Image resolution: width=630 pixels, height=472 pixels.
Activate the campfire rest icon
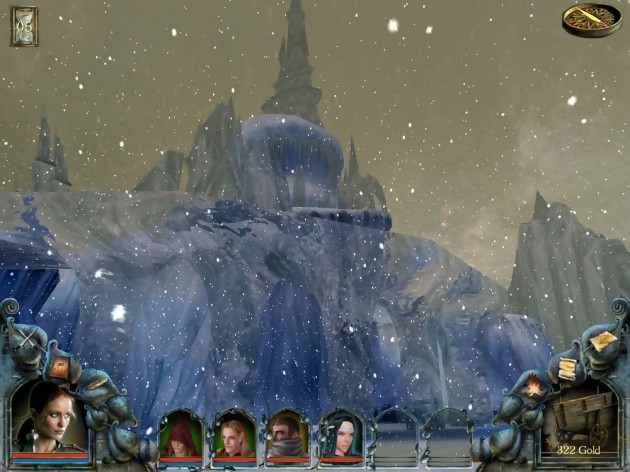coord(534,384)
